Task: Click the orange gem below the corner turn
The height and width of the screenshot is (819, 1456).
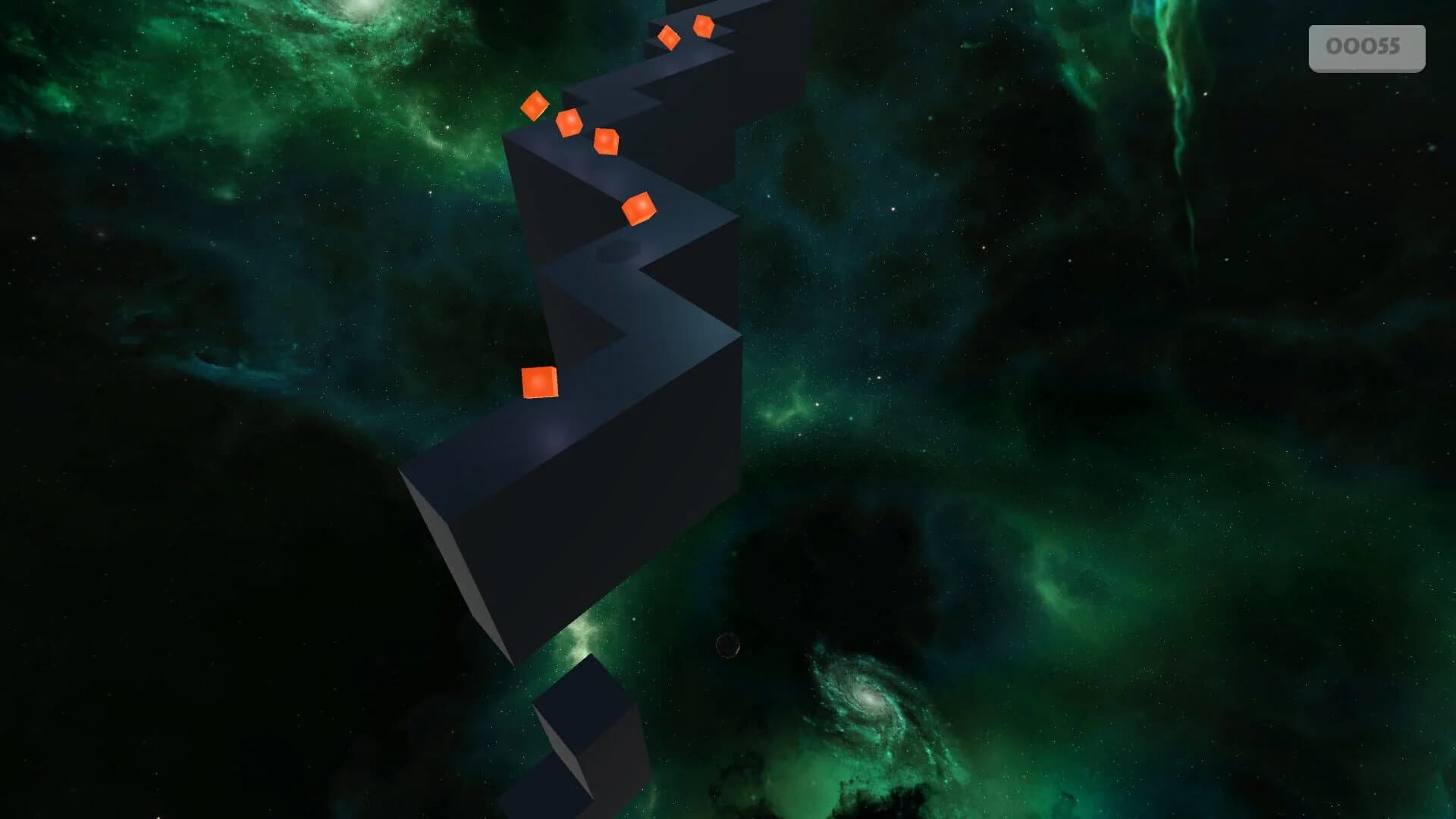Action: (x=607, y=142)
